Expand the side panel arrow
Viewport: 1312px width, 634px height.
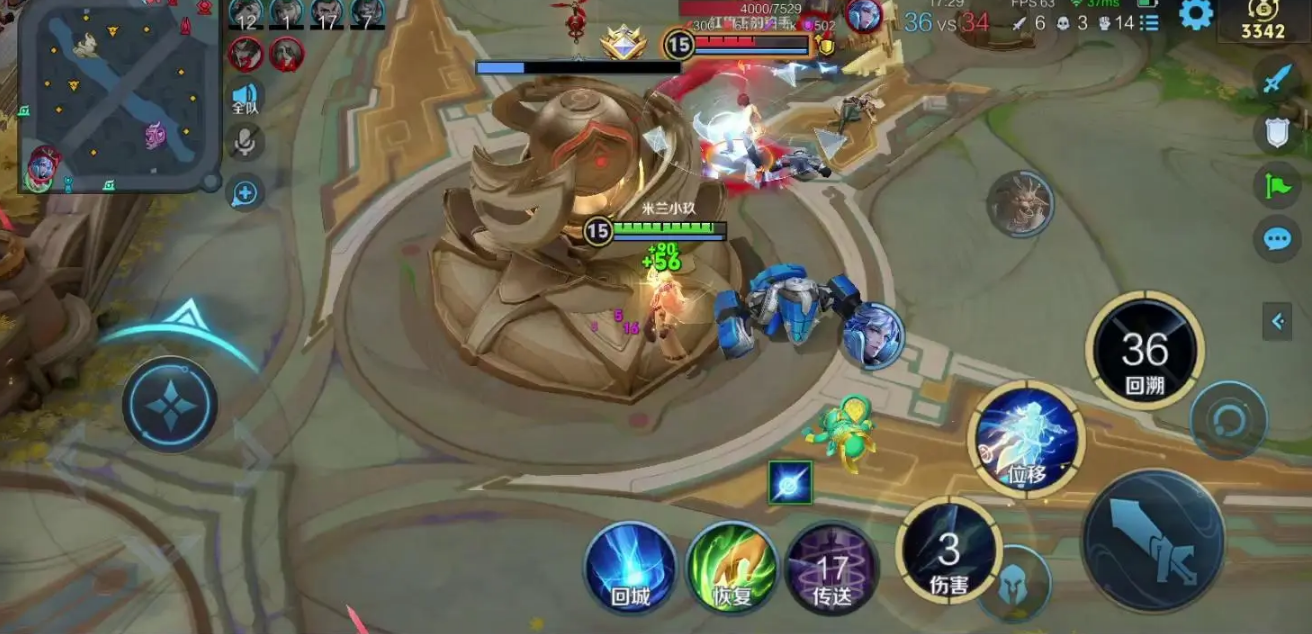pyautogui.click(x=1277, y=321)
